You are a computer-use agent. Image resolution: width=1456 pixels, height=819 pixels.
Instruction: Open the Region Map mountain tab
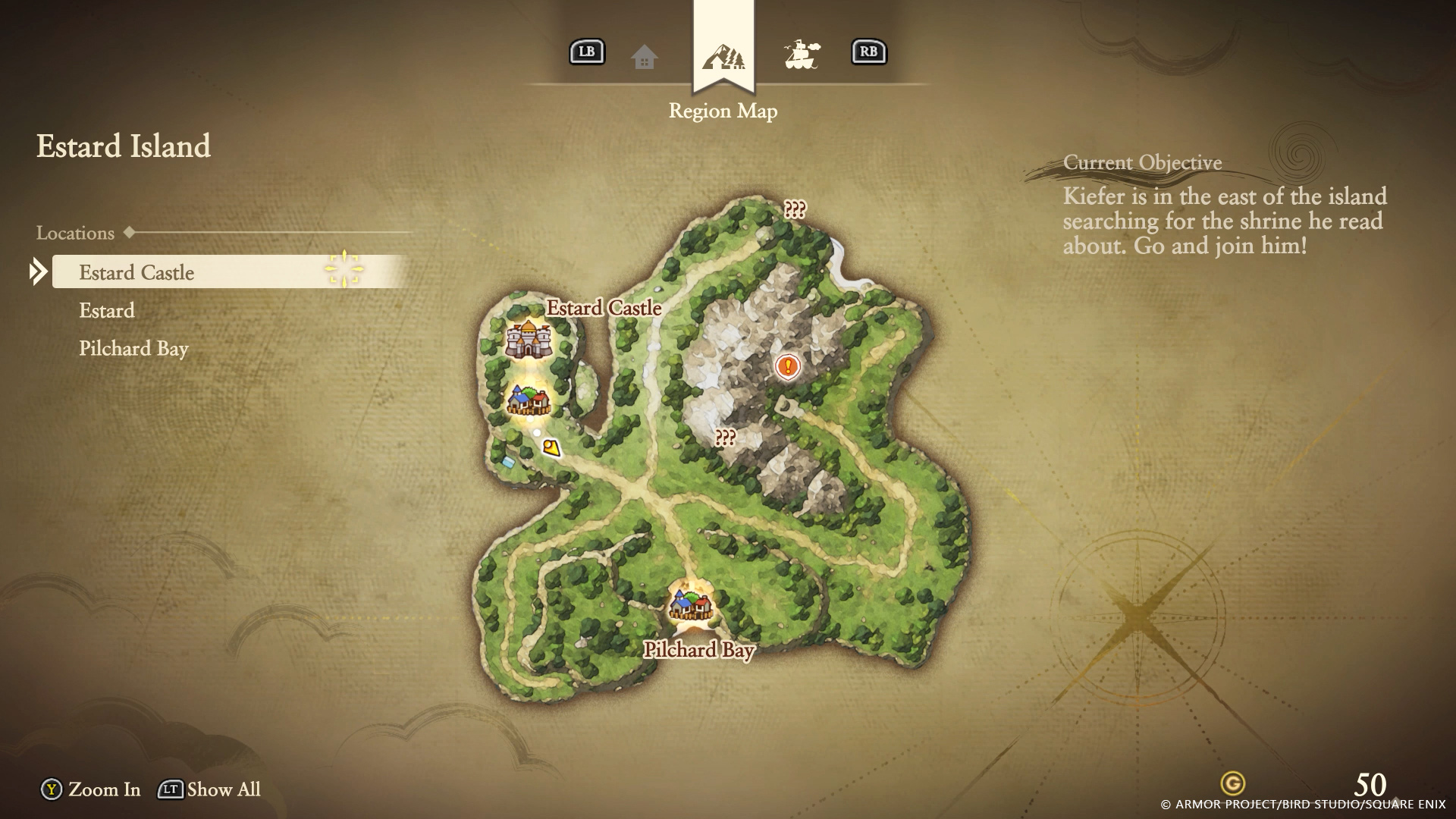[723, 56]
